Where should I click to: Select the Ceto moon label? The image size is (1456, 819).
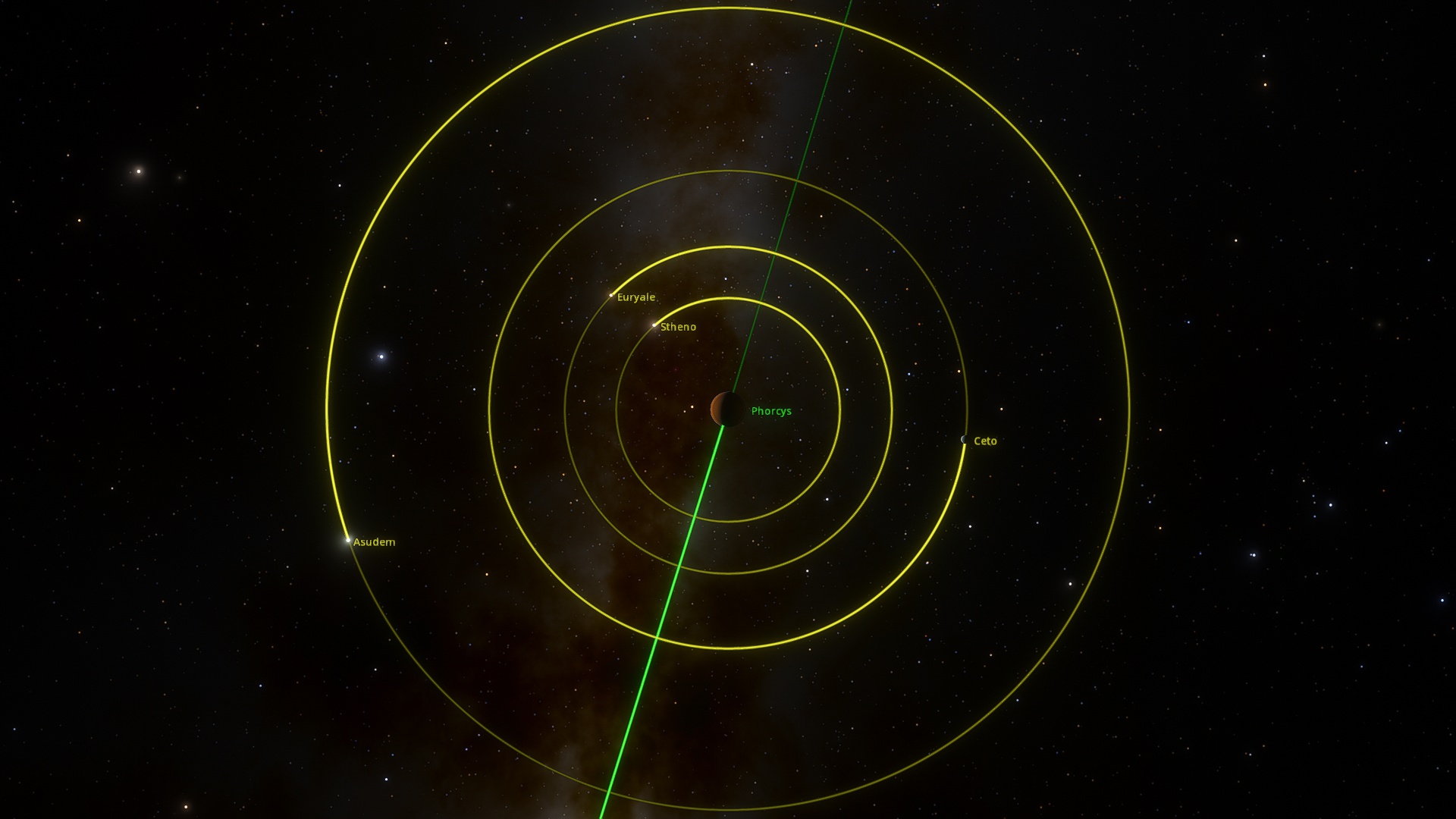point(984,441)
